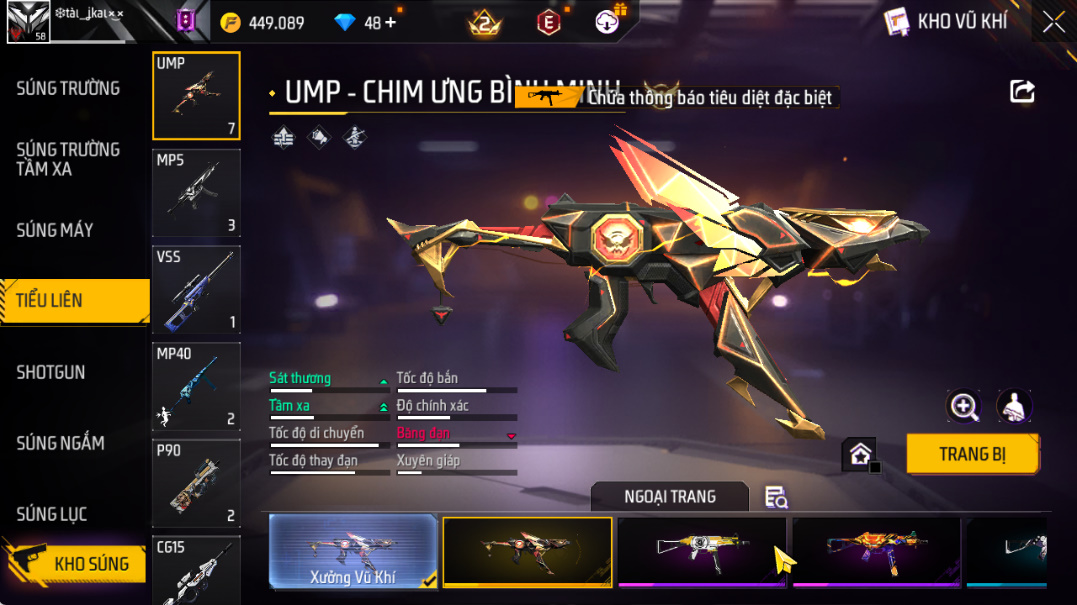Select the P90 weapon thumbnail
1077x605 pixels.
pyautogui.click(x=196, y=483)
